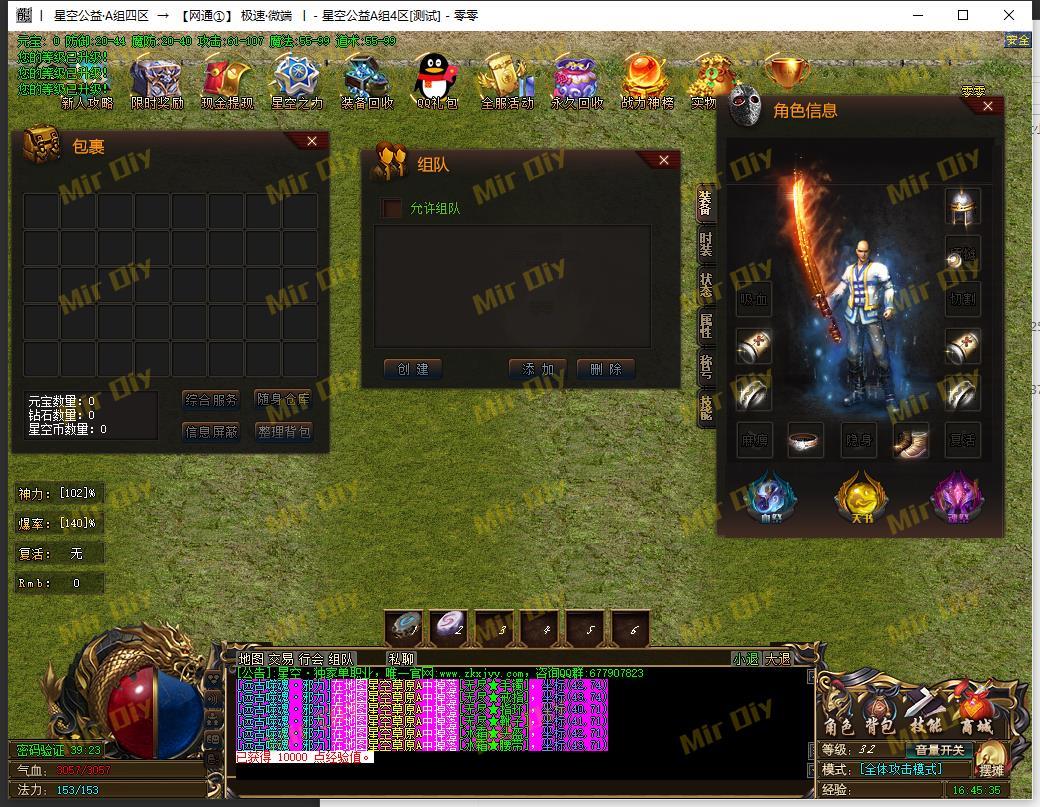1040x807 pixels.
Task: Close the 角色信息 character window
Action: tap(988, 106)
